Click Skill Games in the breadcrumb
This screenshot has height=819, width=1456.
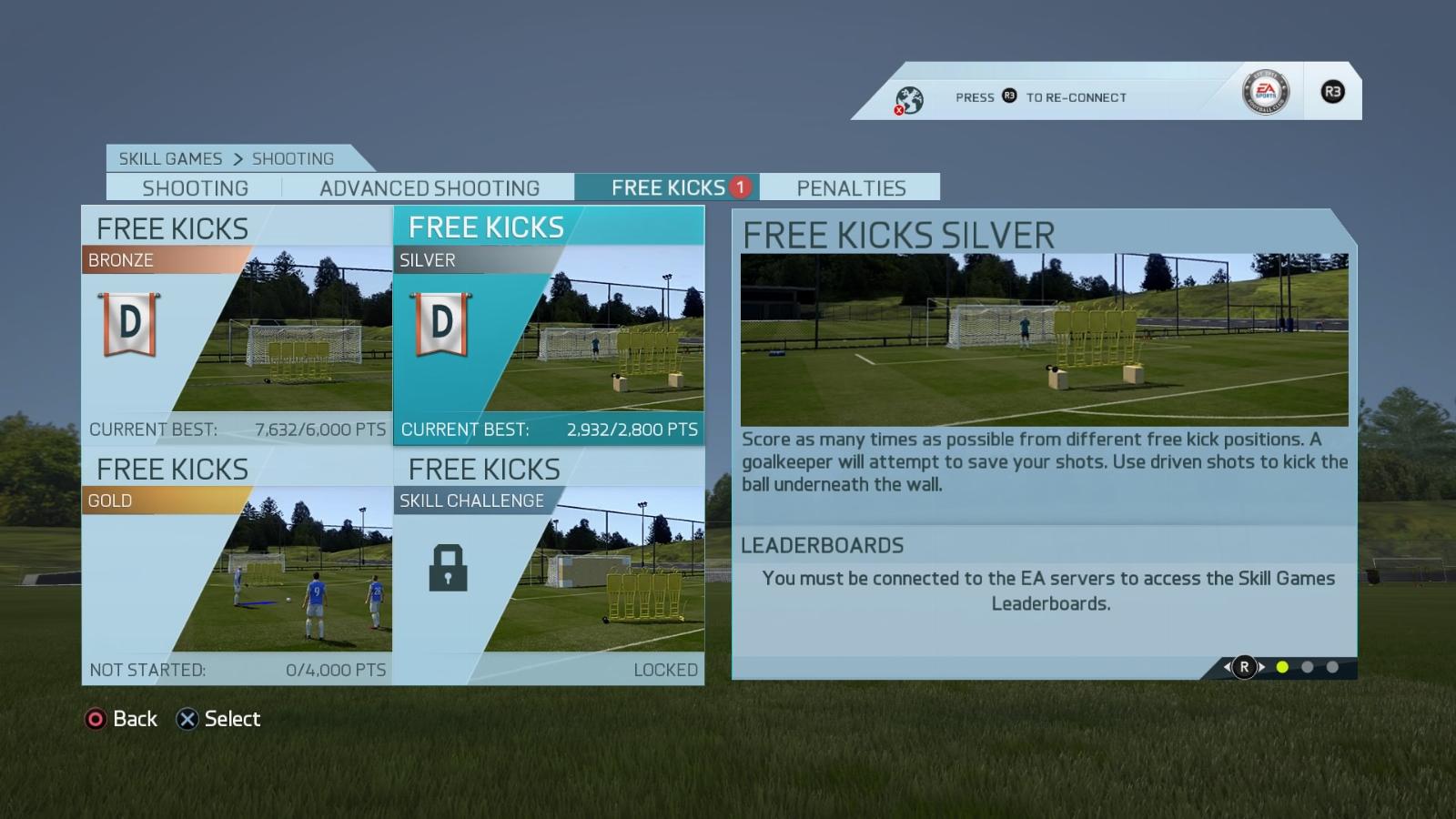pos(170,158)
